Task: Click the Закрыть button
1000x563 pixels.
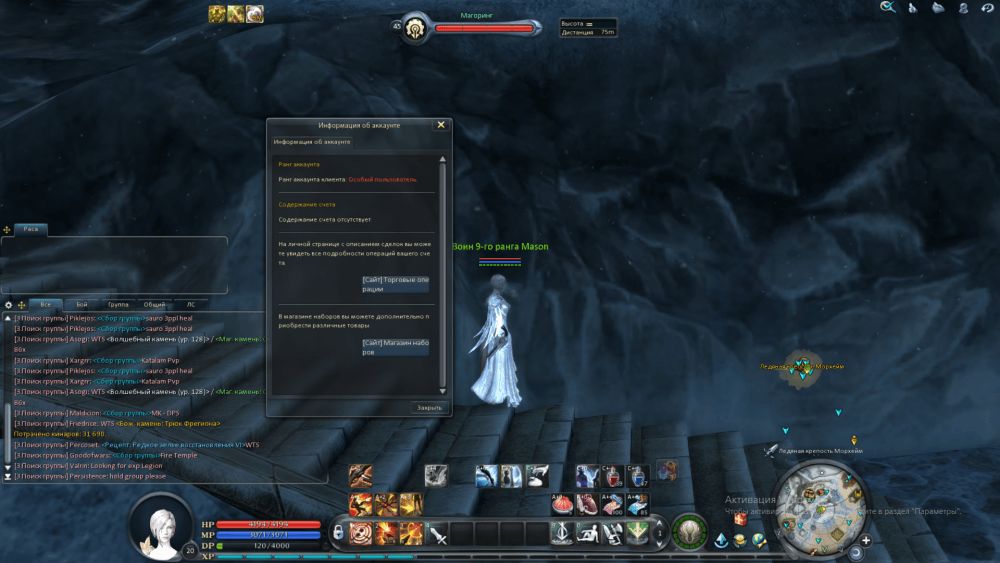Action: [429, 408]
